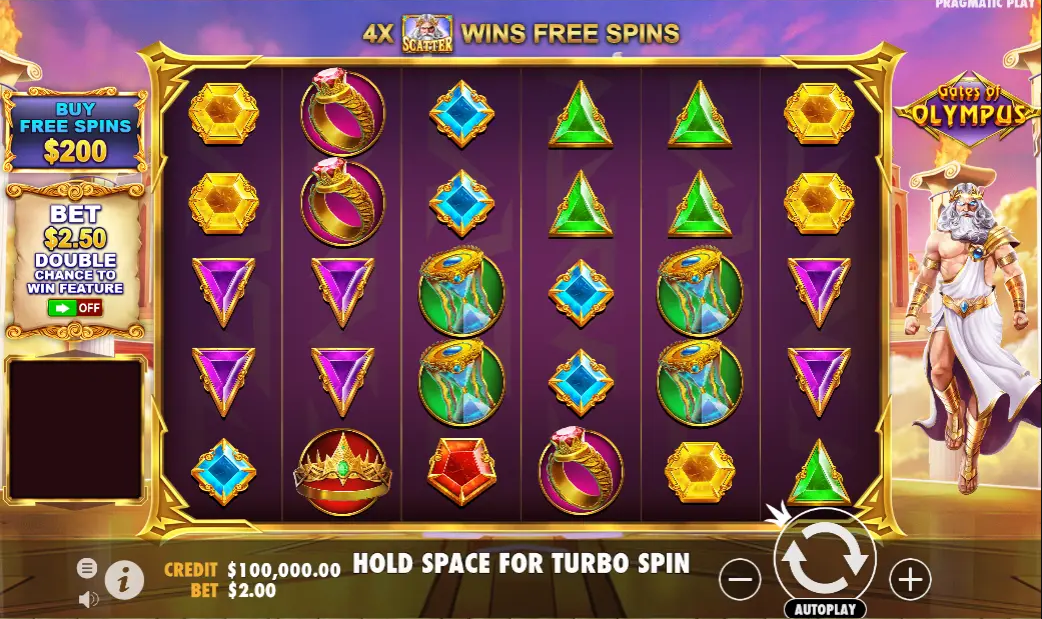This screenshot has width=1042, height=619.
Task: Mute sound with the speaker icon
Action: (x=88, y=599)
